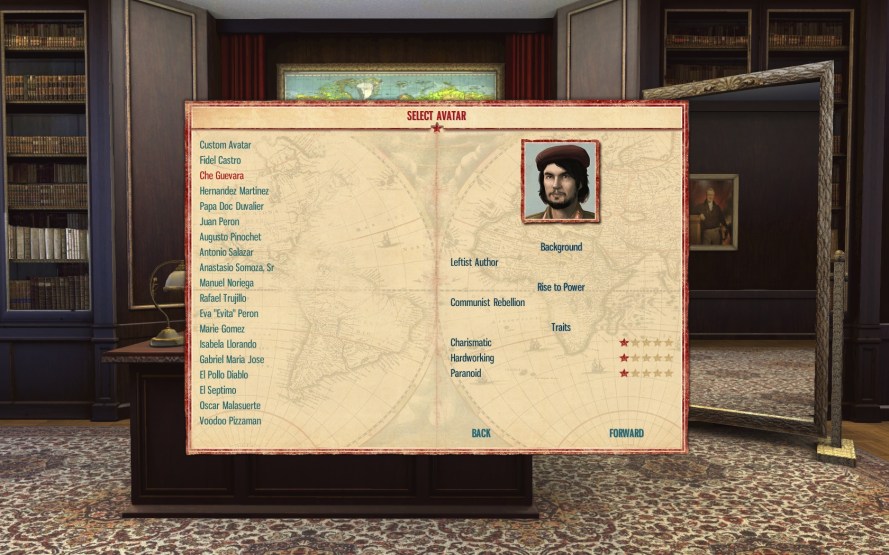
Task: Pick El Septimo avatar
Action: [x=217, y=390]
